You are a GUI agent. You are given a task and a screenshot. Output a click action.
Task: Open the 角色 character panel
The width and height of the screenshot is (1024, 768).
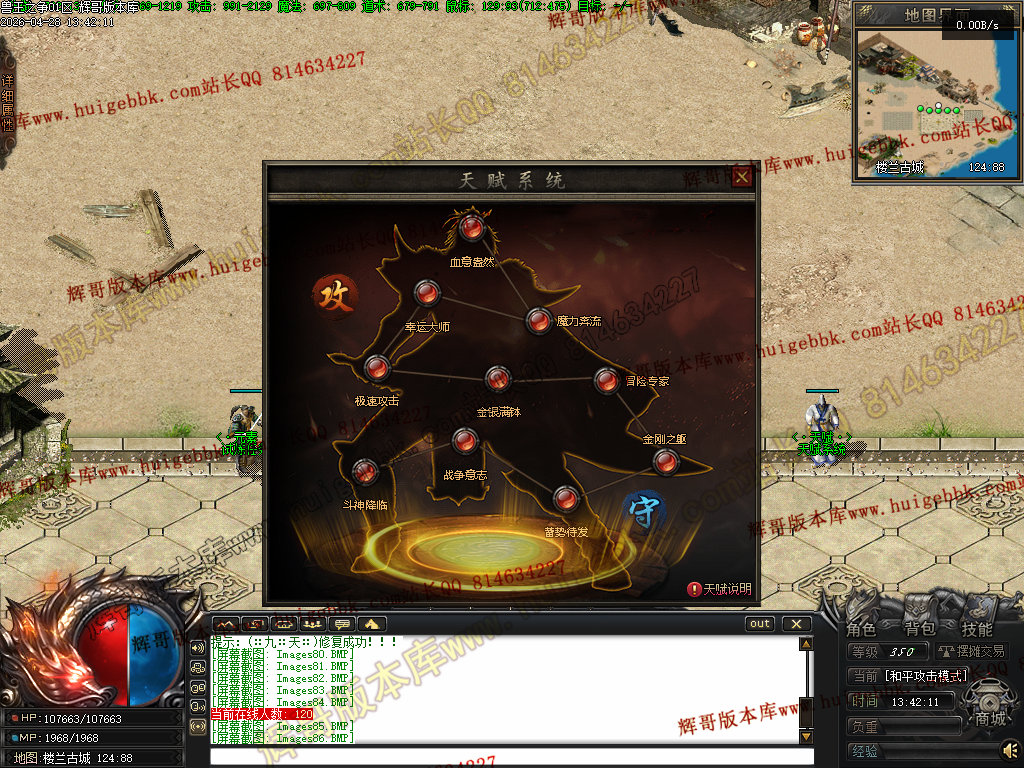click(x=861, y=629)
